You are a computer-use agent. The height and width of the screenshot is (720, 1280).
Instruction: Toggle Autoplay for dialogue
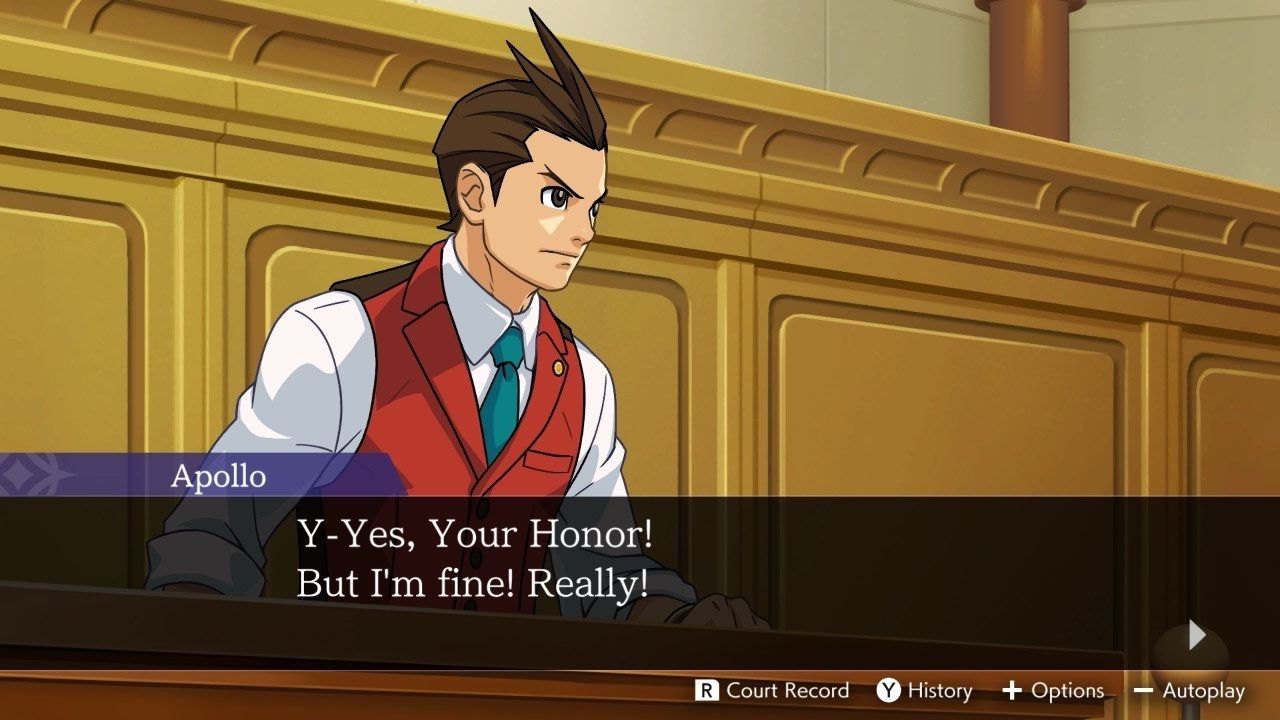click(1189, 690)
